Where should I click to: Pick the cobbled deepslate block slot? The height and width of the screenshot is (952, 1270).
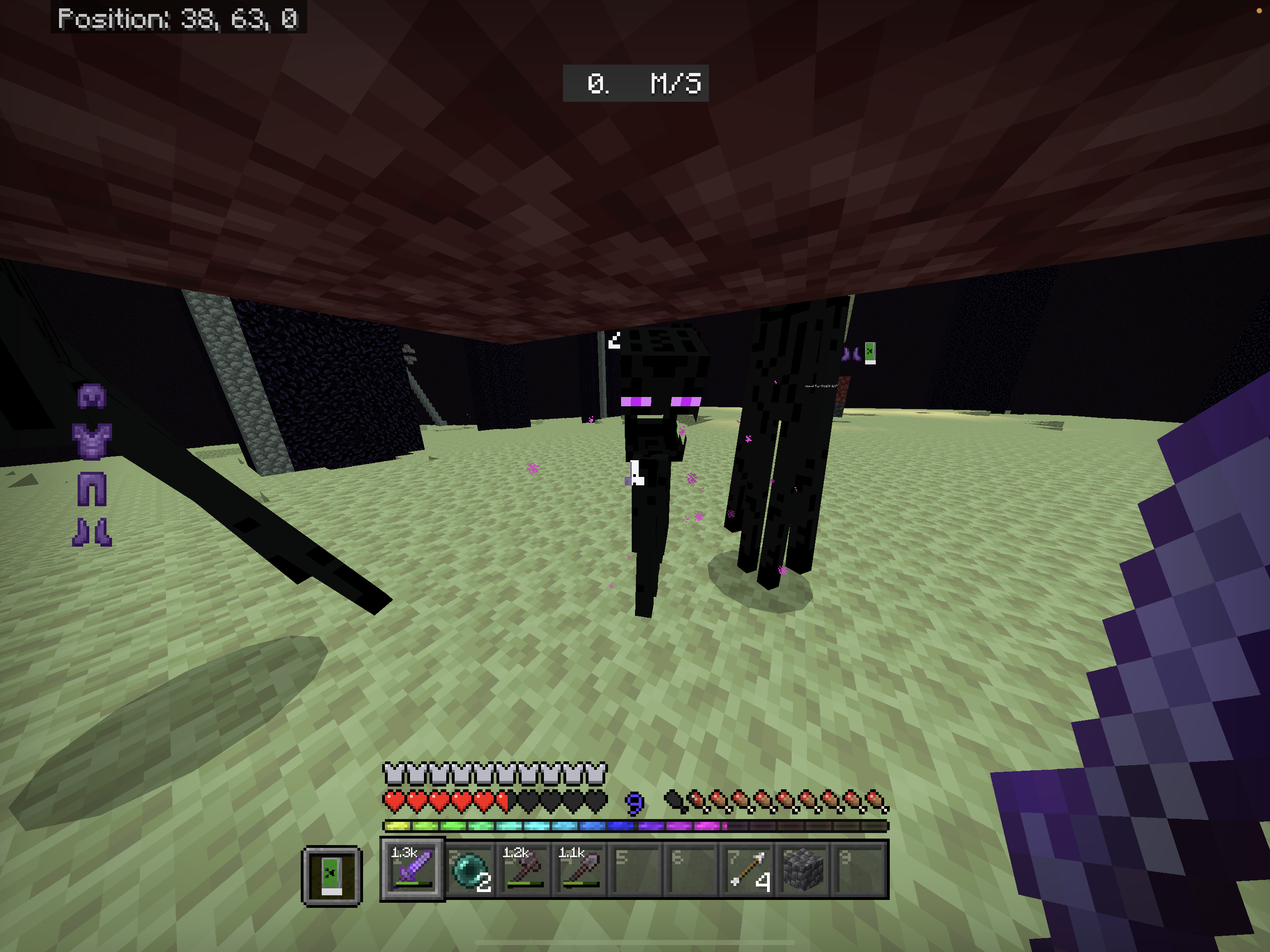804,869
